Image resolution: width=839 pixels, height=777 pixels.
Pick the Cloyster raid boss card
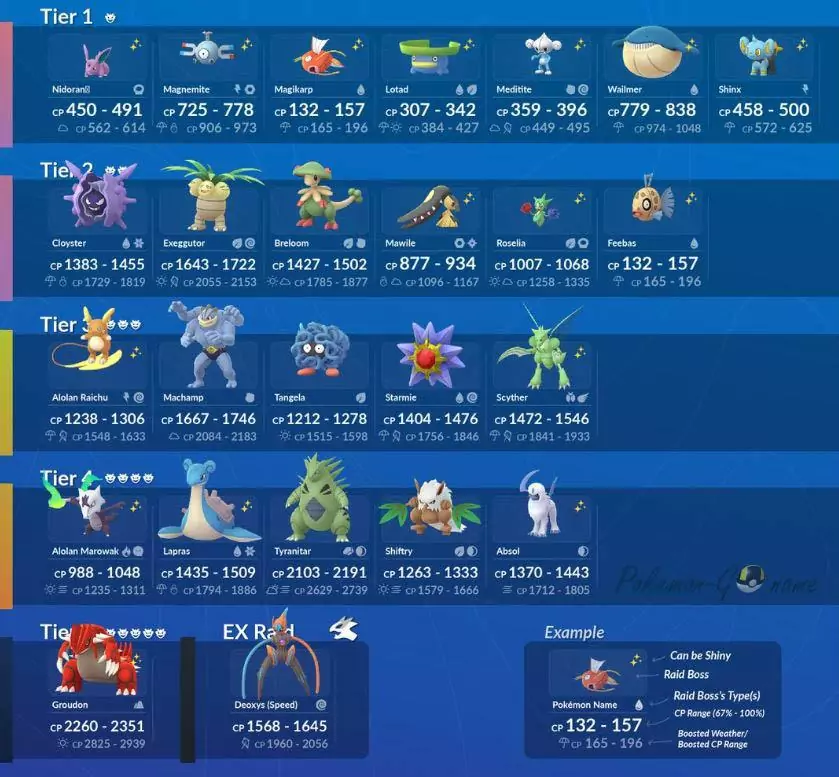[x=97, y=242]
